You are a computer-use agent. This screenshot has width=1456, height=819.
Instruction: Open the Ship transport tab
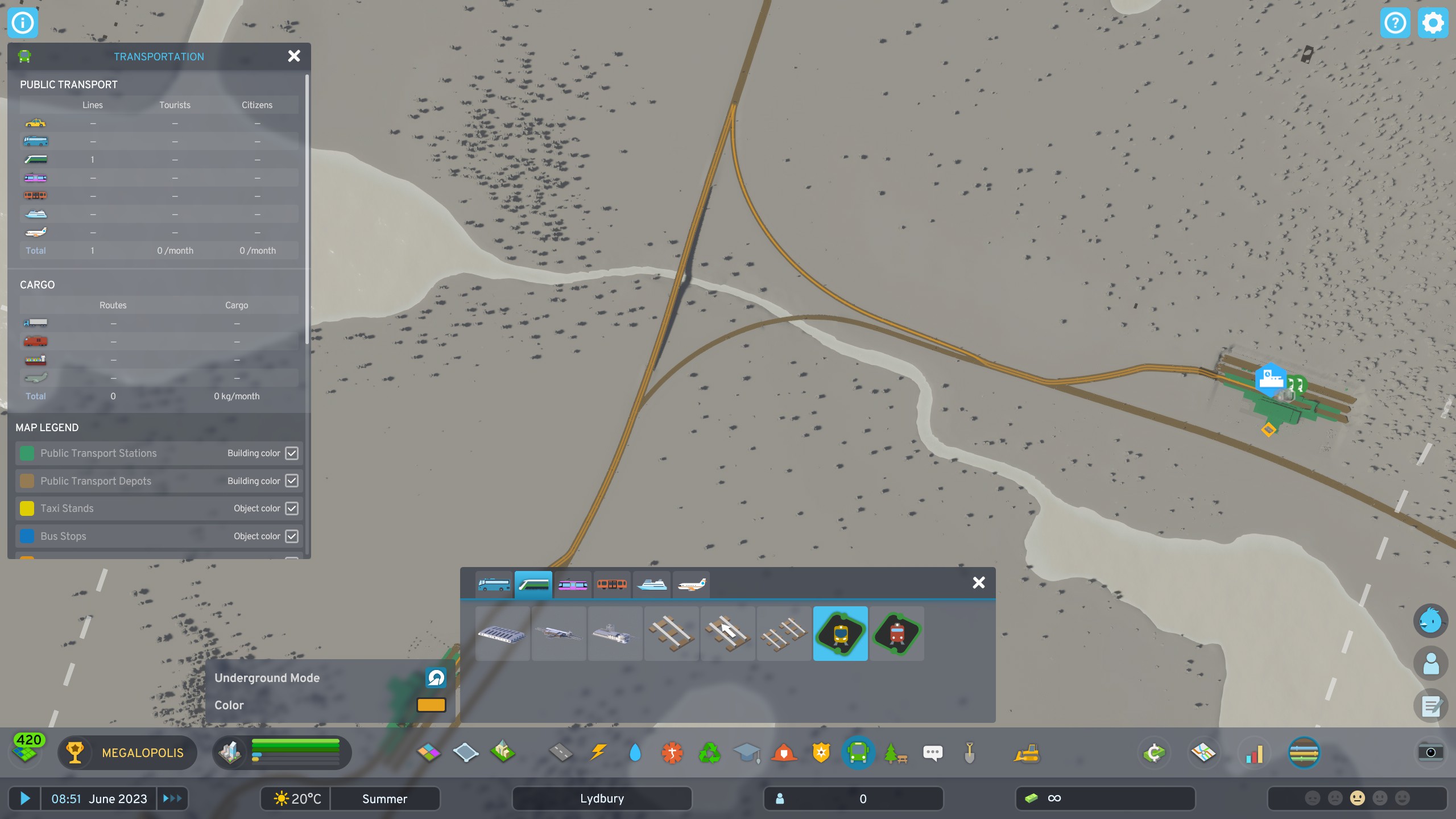pyautogui.click(x=651, y=584)
